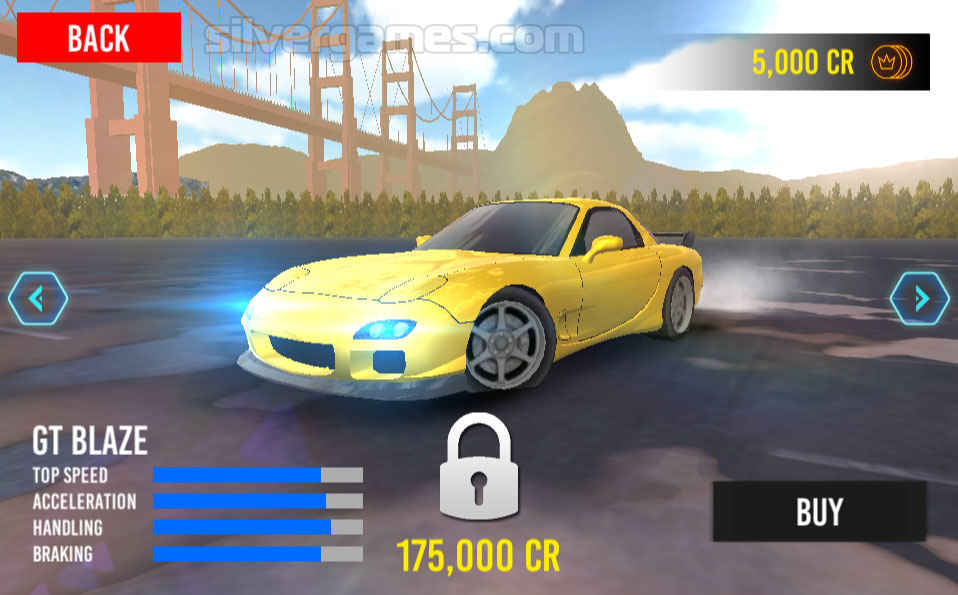
Task: Show the next car with right arrow
Action: (x=919, y=299)
